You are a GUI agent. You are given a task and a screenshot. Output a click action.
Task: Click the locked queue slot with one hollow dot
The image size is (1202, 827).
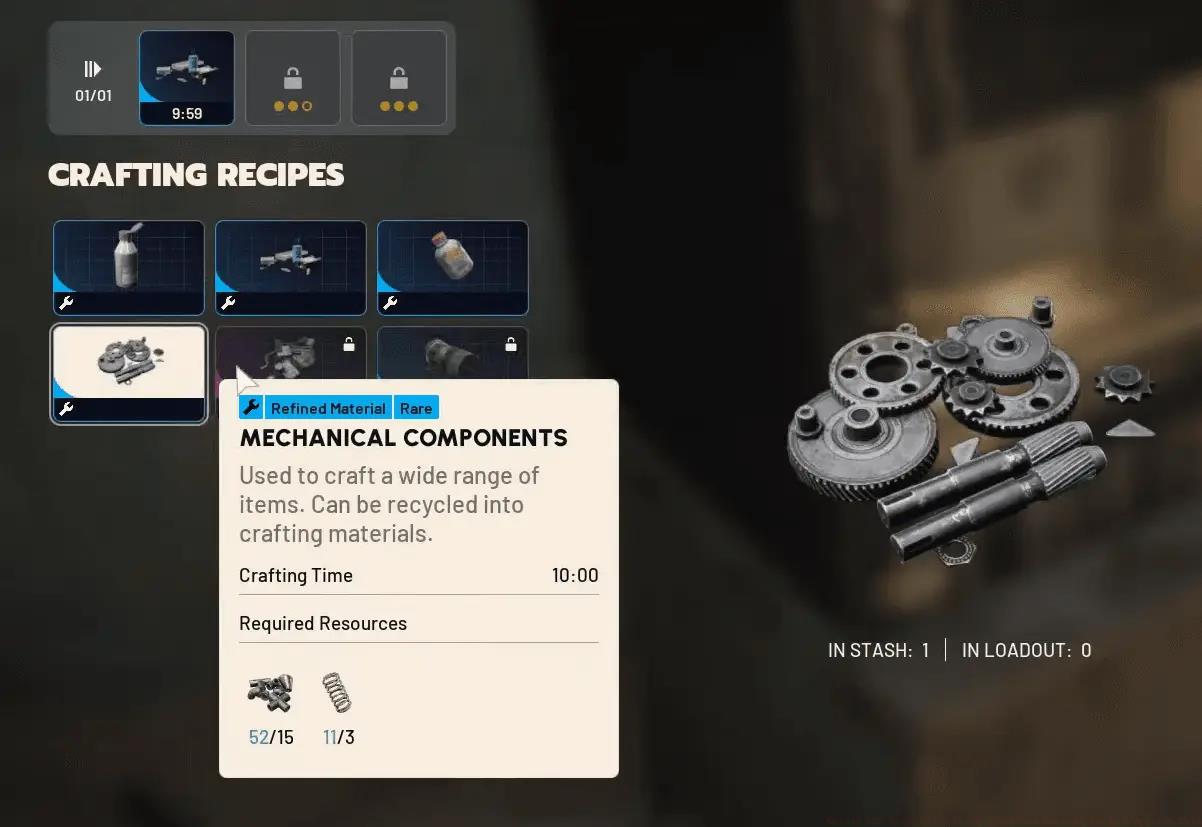(x=293, y=78)
